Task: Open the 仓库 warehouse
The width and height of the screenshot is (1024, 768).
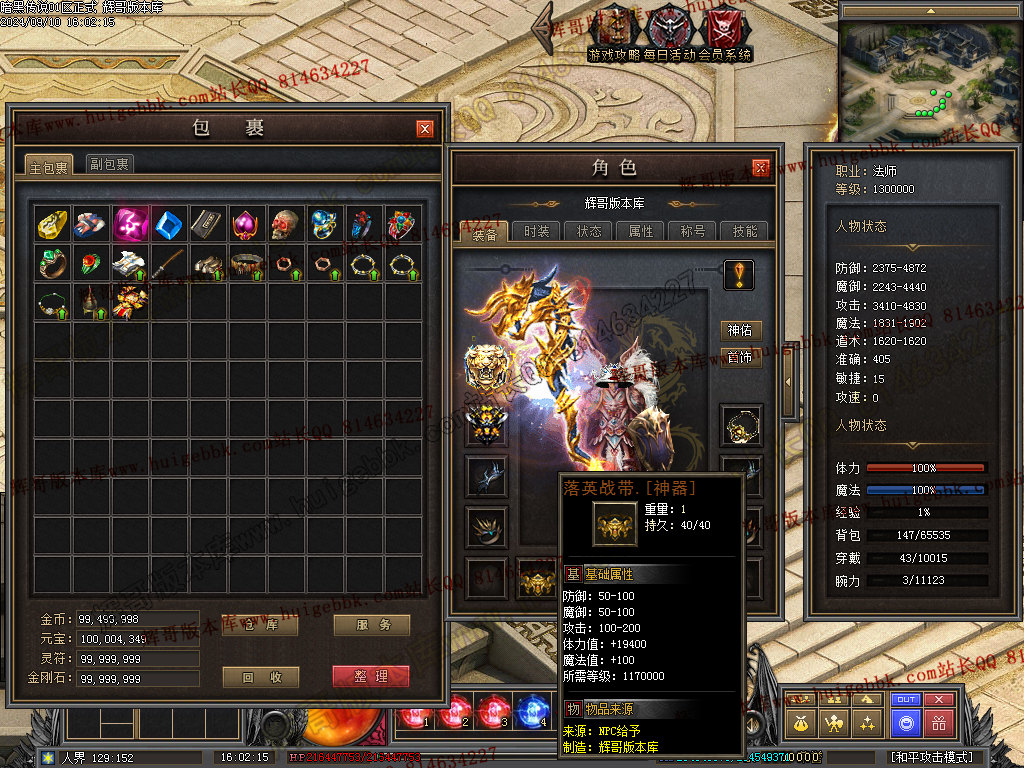Action: pos(260,626)
